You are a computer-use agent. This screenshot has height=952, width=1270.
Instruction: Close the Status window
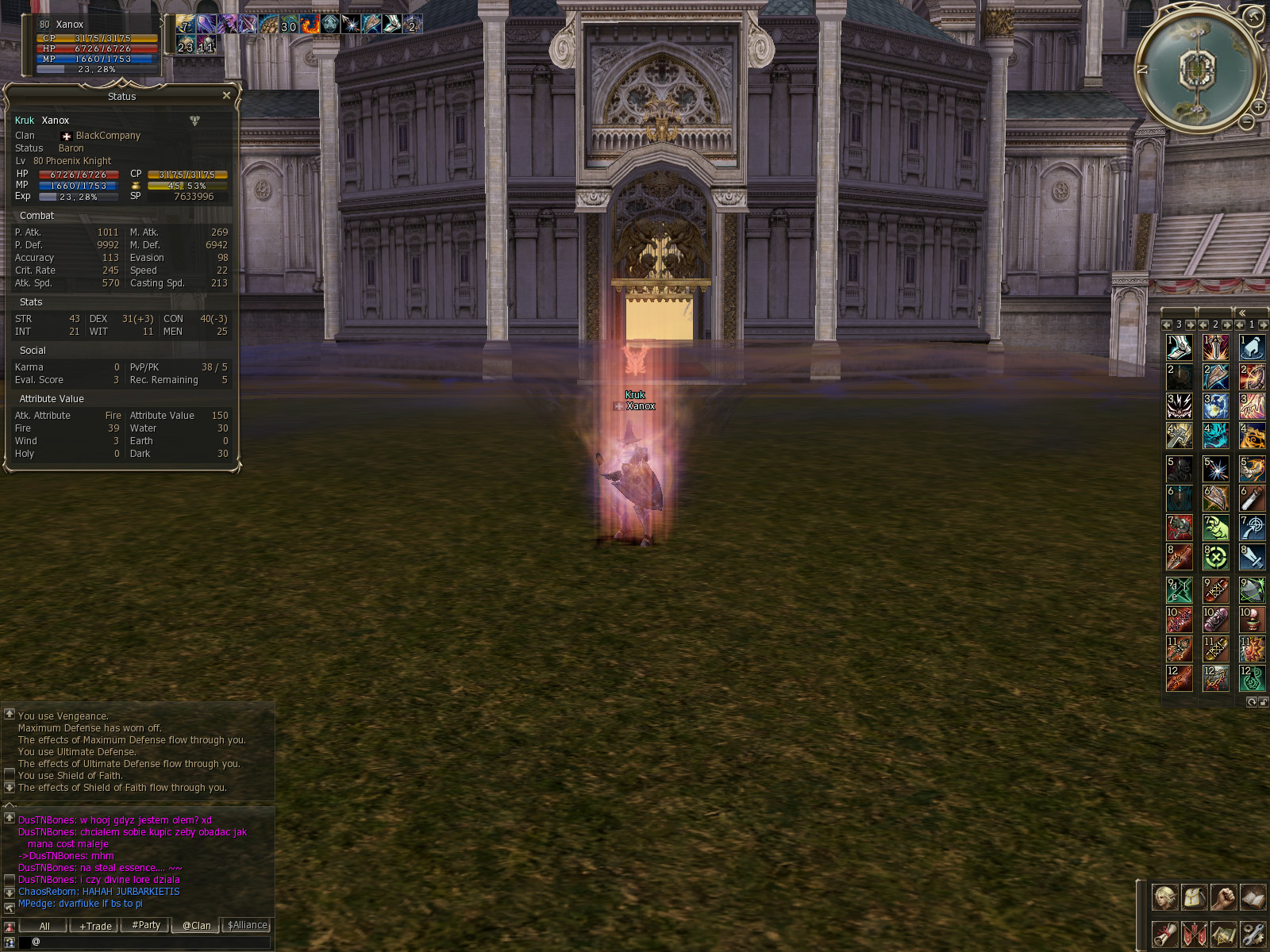coord(226,96)
